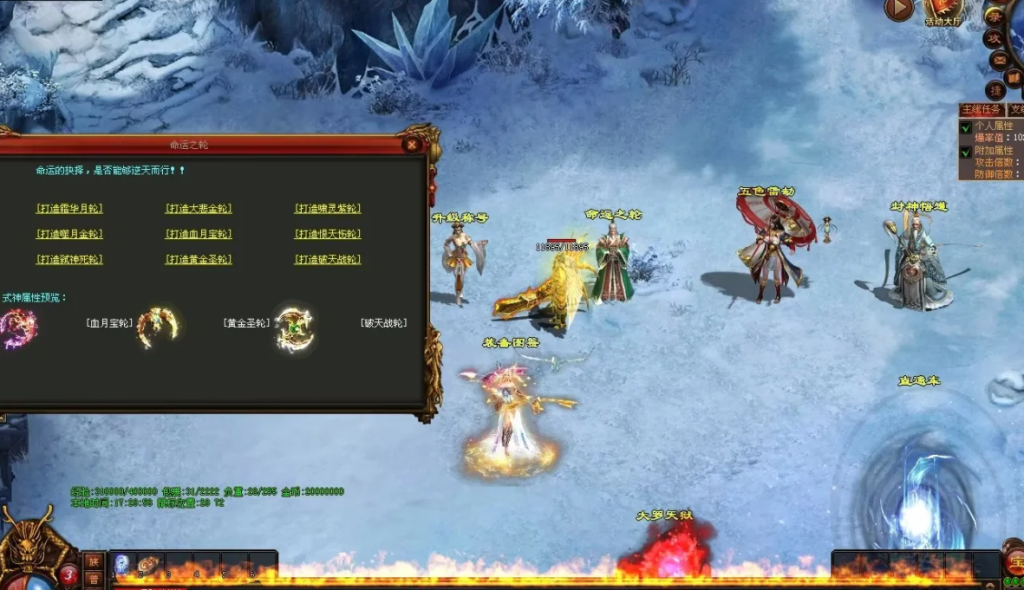The image size is (1024, 590).
Task: Select the 打造大悲金轮 link
Action: pos(198,209)
